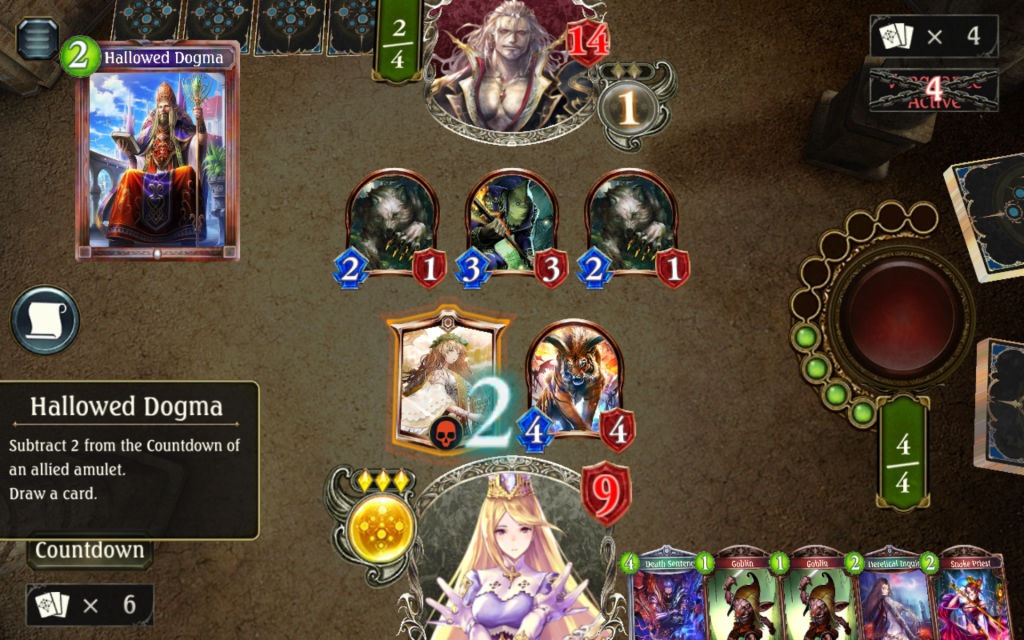Open the battle log scroll icon
This screenshot has height=640, width=1024.
point(45,321)
